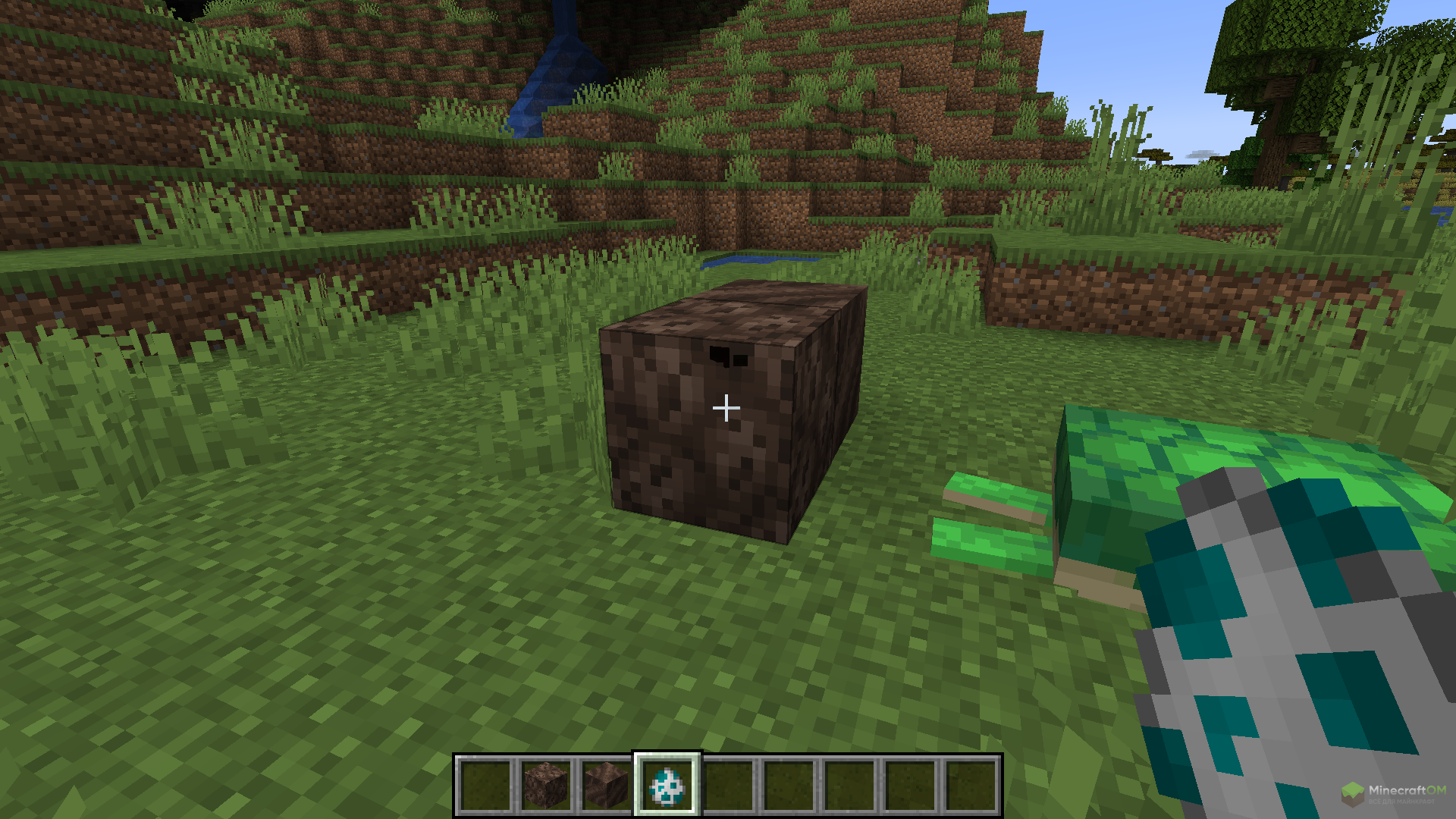
Task: Select the smooth streaked brown block slot
Action: tap(607, 786)
